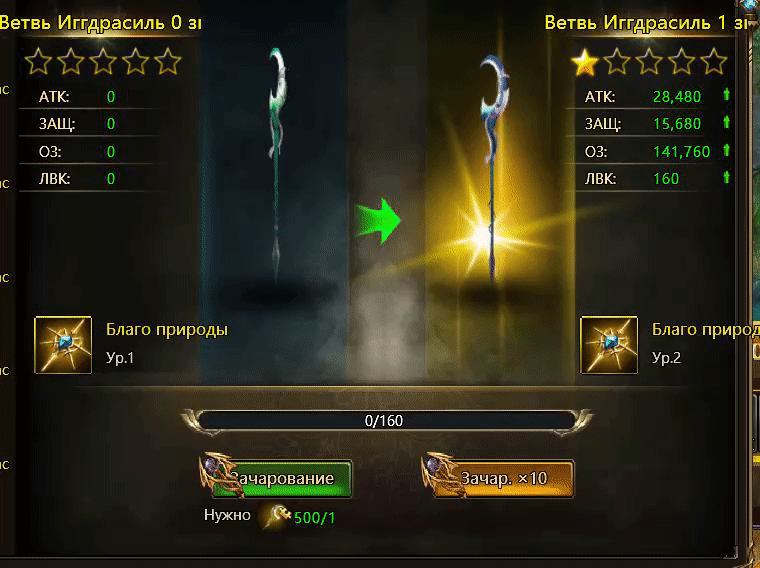This screenshot has width=760, height=568.
Task: Select the Благо природы Ур.1 skill icon
Action: [63, 344]
